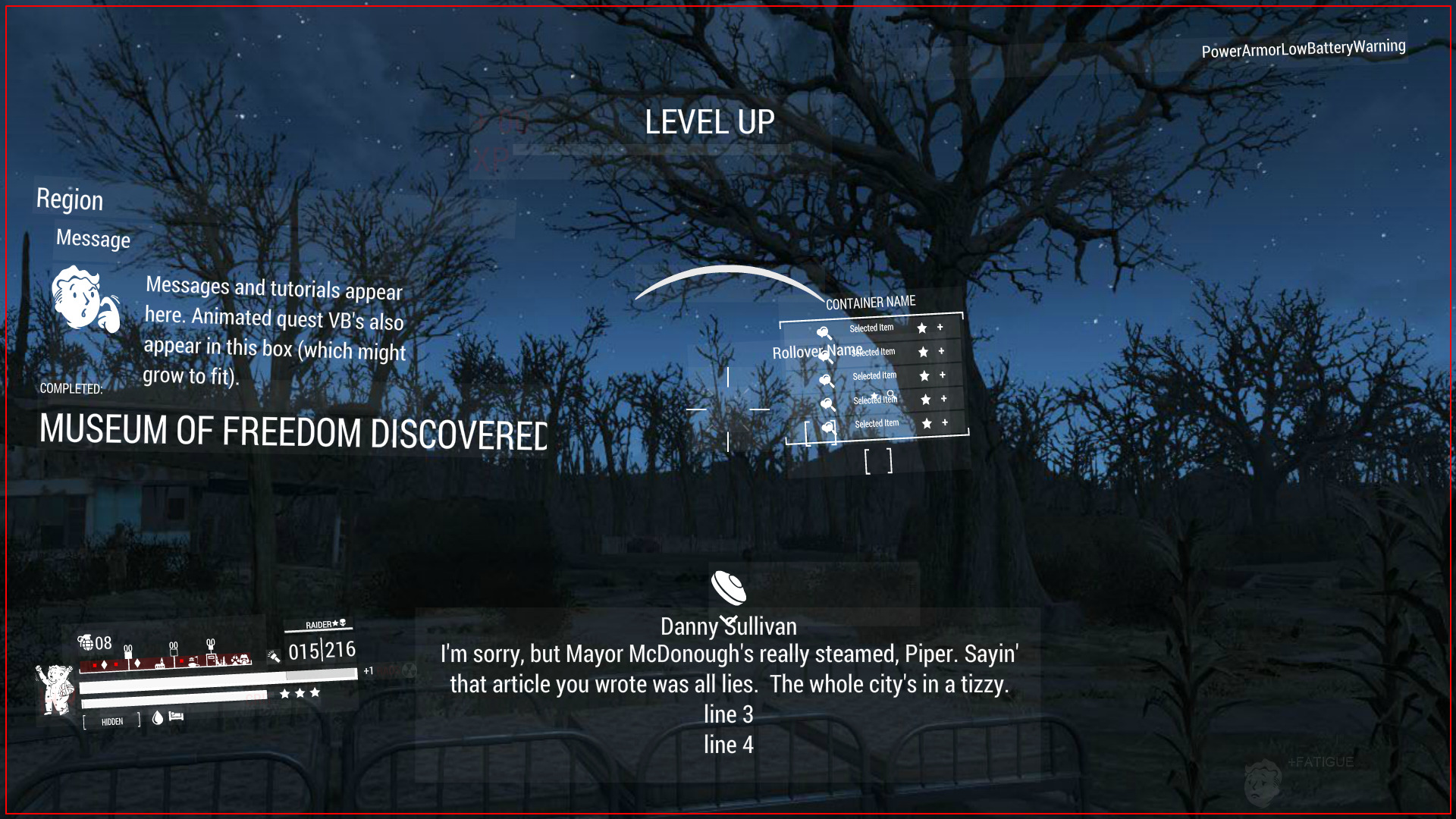This screenshot has width=1456, height=819.
Task: Select the grenade icon beside the count 08
Action: point(86,642)
